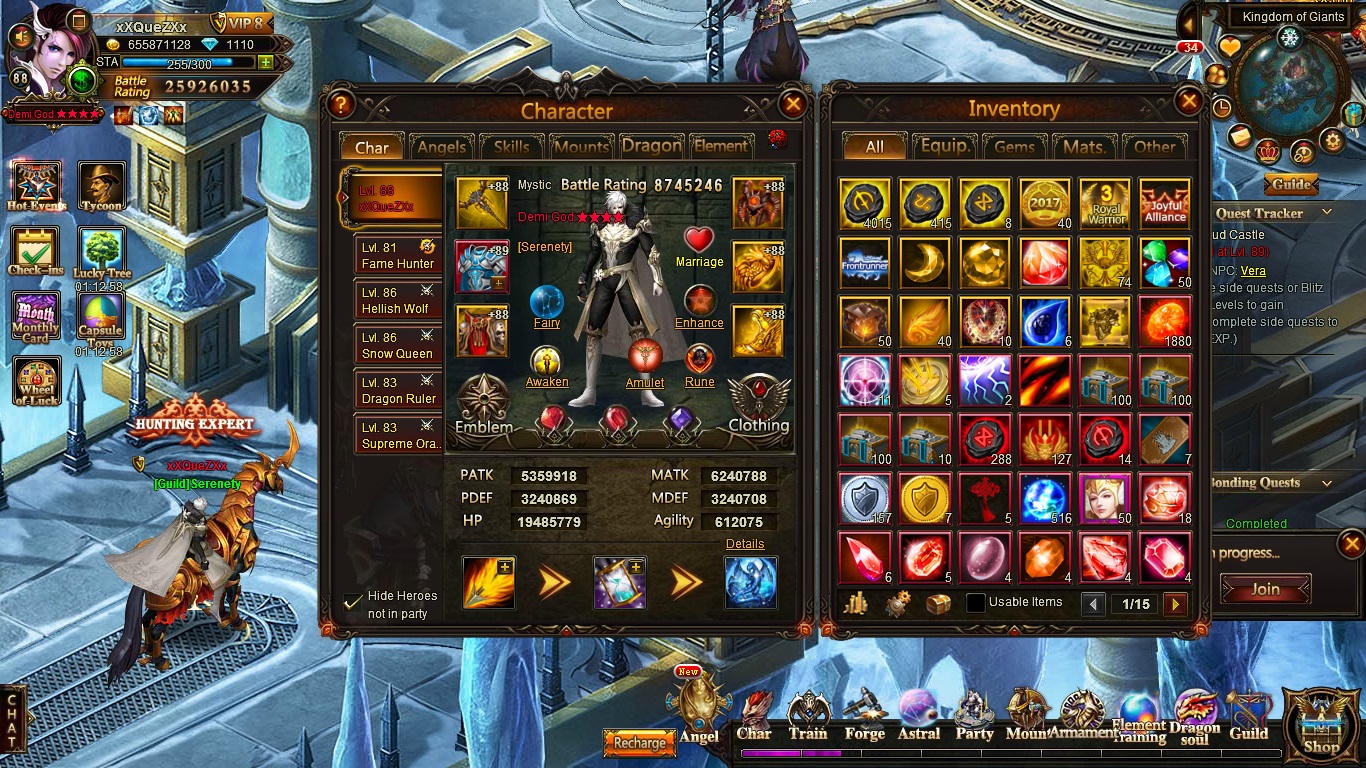Select the Dragon tab
1366x768 pixels.
pyautogui.click(x=651, y=146)
